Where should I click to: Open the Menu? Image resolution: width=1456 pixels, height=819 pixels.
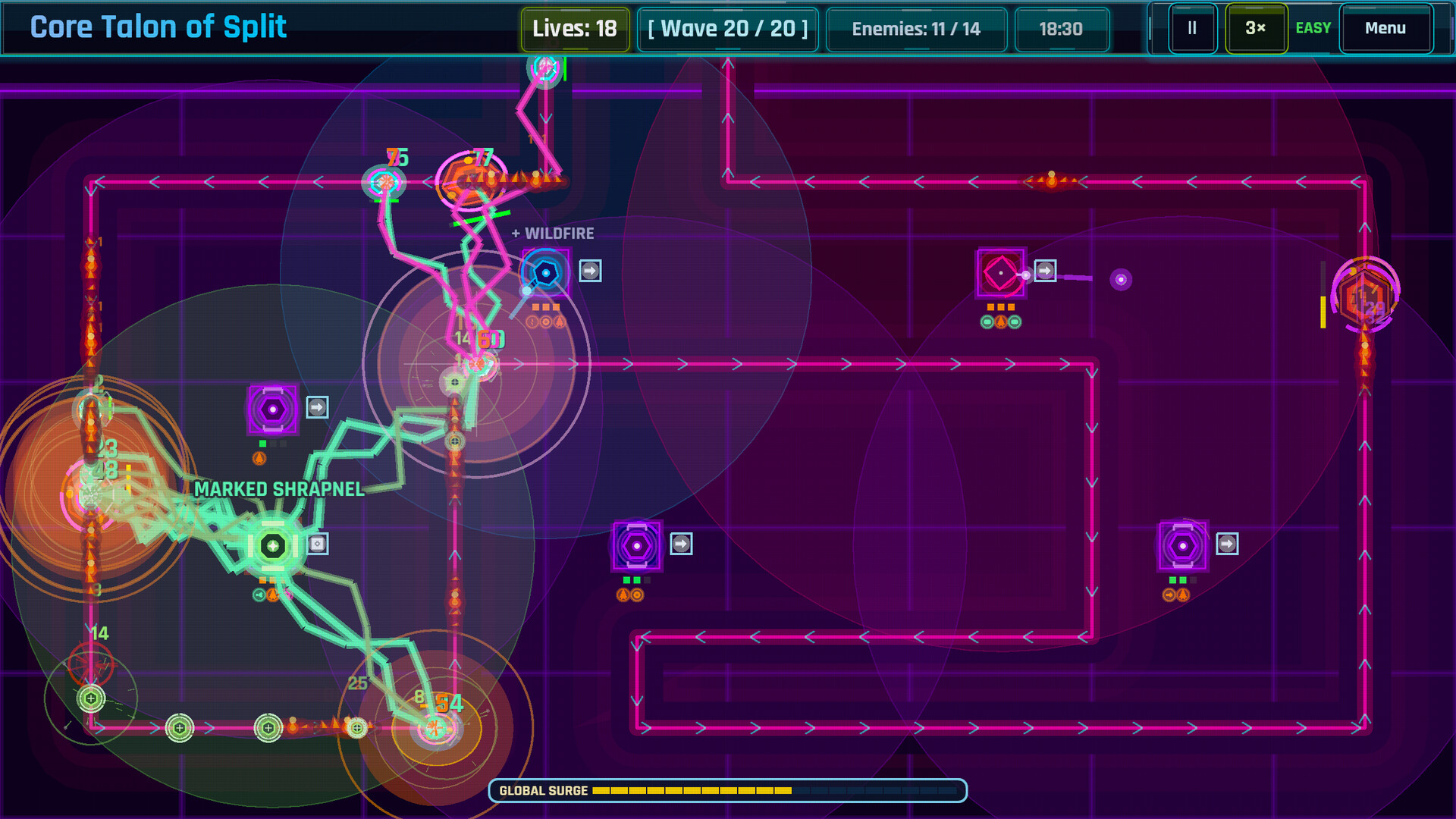(x=1385, y=29)
